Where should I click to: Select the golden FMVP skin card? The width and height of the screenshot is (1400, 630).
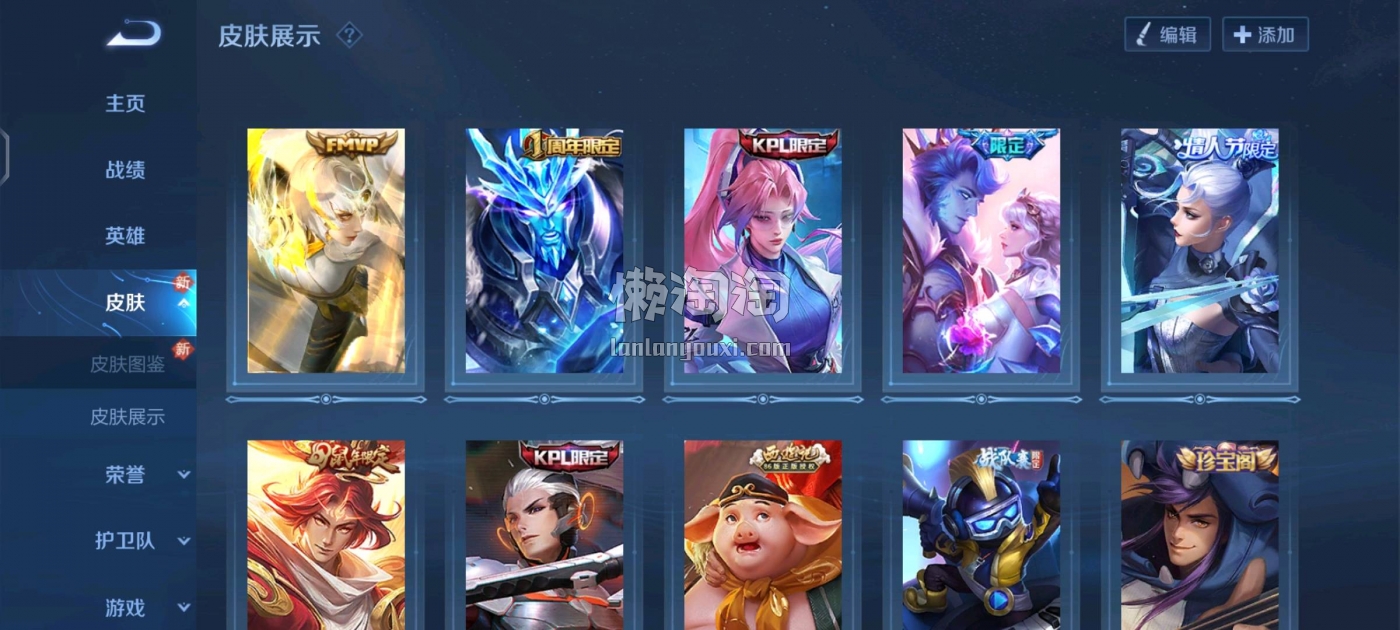pos(326,251)
